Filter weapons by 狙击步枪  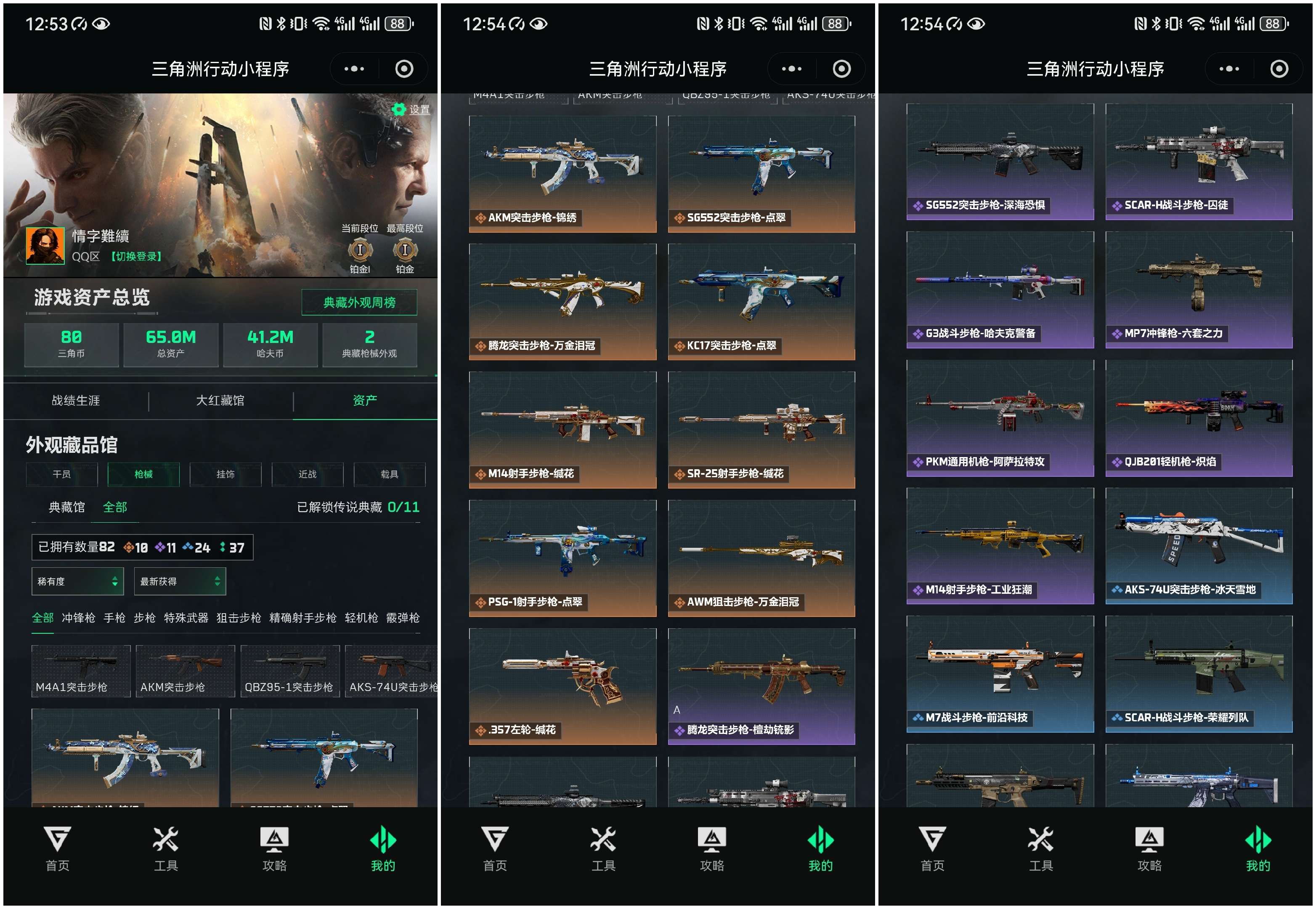(239, 618)
